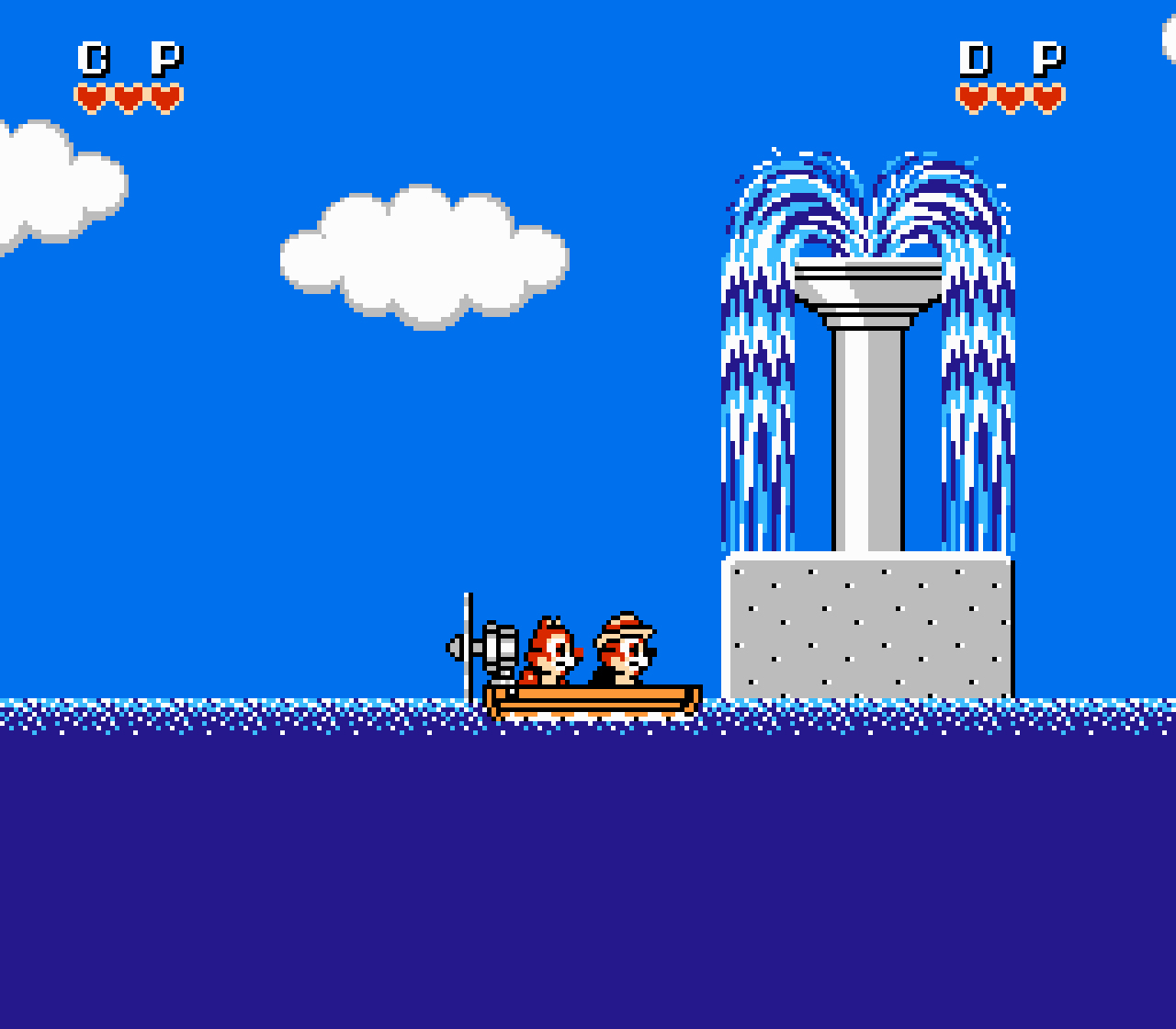Click the dotted stone fountain base
This screenshot has width=1176, height=1029.
pyautogui.click(x=868, y=625)
